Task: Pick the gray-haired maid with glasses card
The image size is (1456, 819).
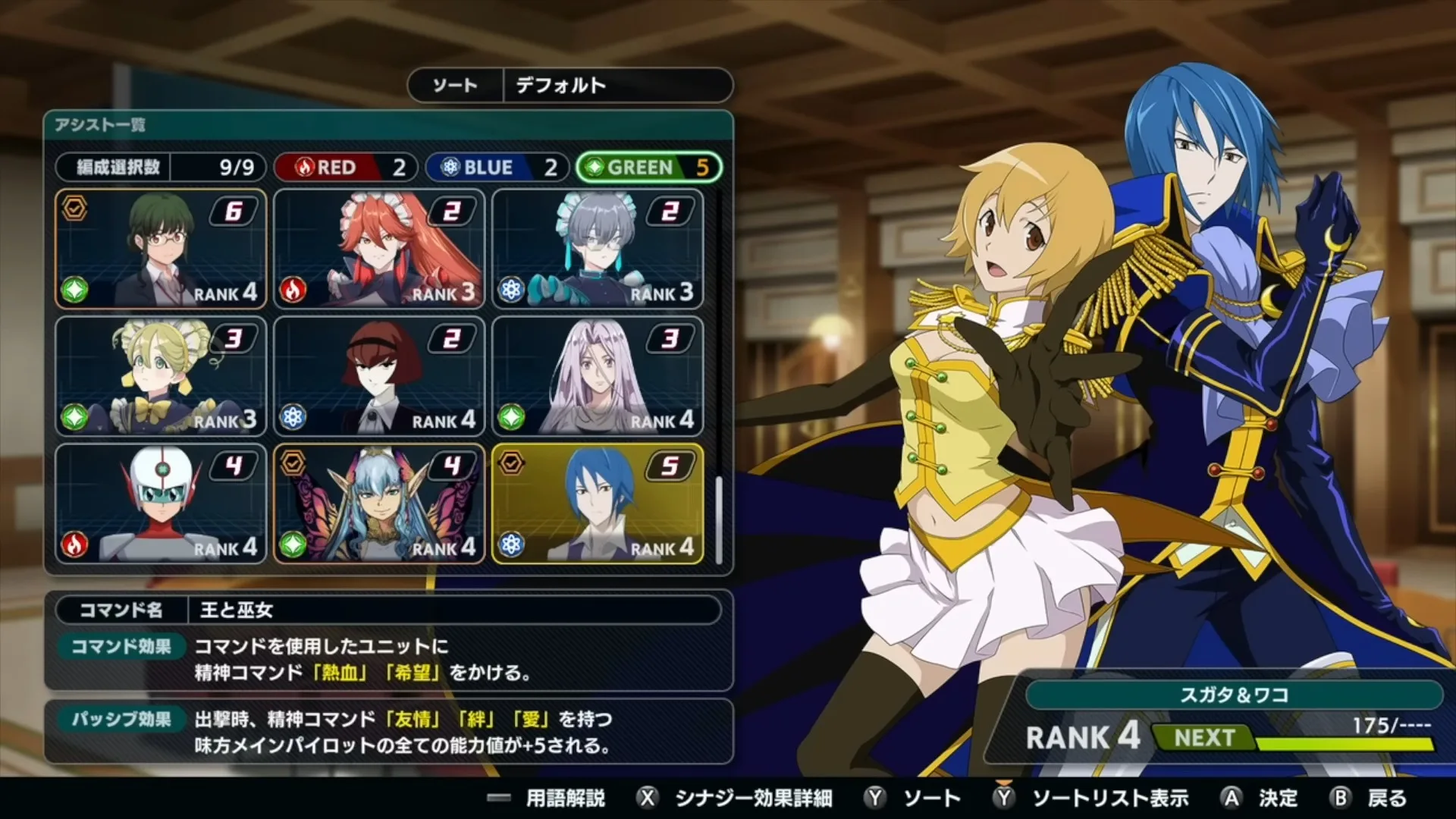Action: coord(598,249)
